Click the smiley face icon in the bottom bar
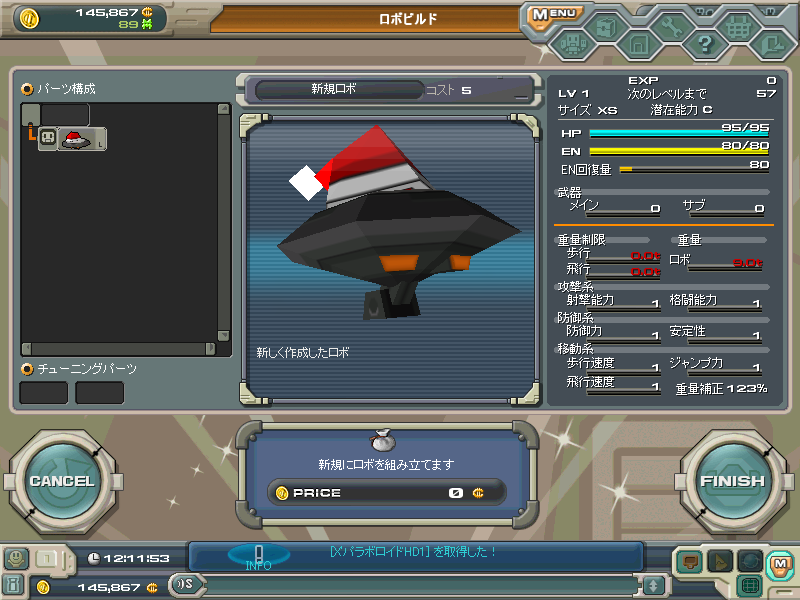The image size is (800, 600). point(16,558)
